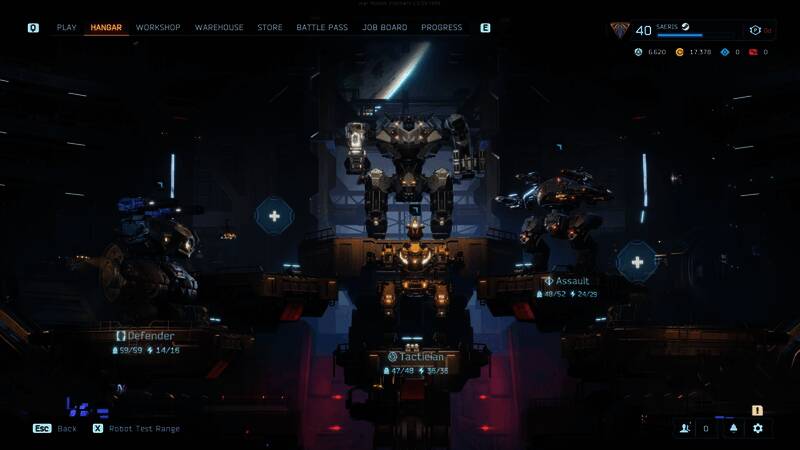800x450 pixels.
Task: Click the notifications bell icon
Action: click(733, 428)
